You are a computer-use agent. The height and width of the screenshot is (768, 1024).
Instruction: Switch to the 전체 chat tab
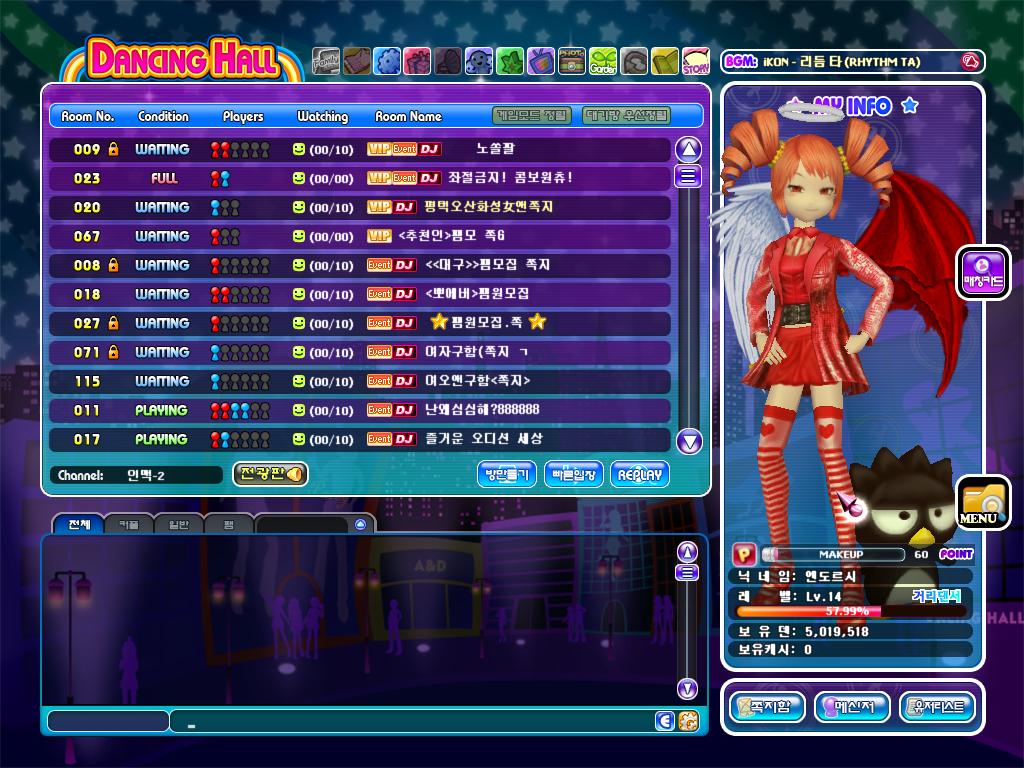point(78,524)
